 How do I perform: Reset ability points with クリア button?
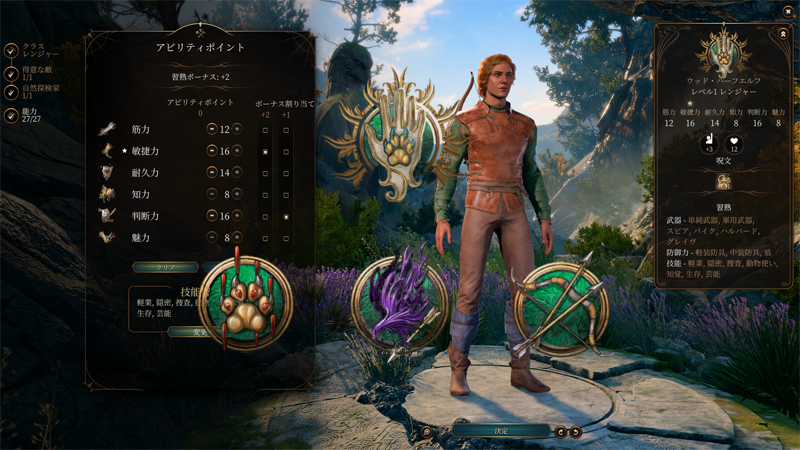coord(165,268)
